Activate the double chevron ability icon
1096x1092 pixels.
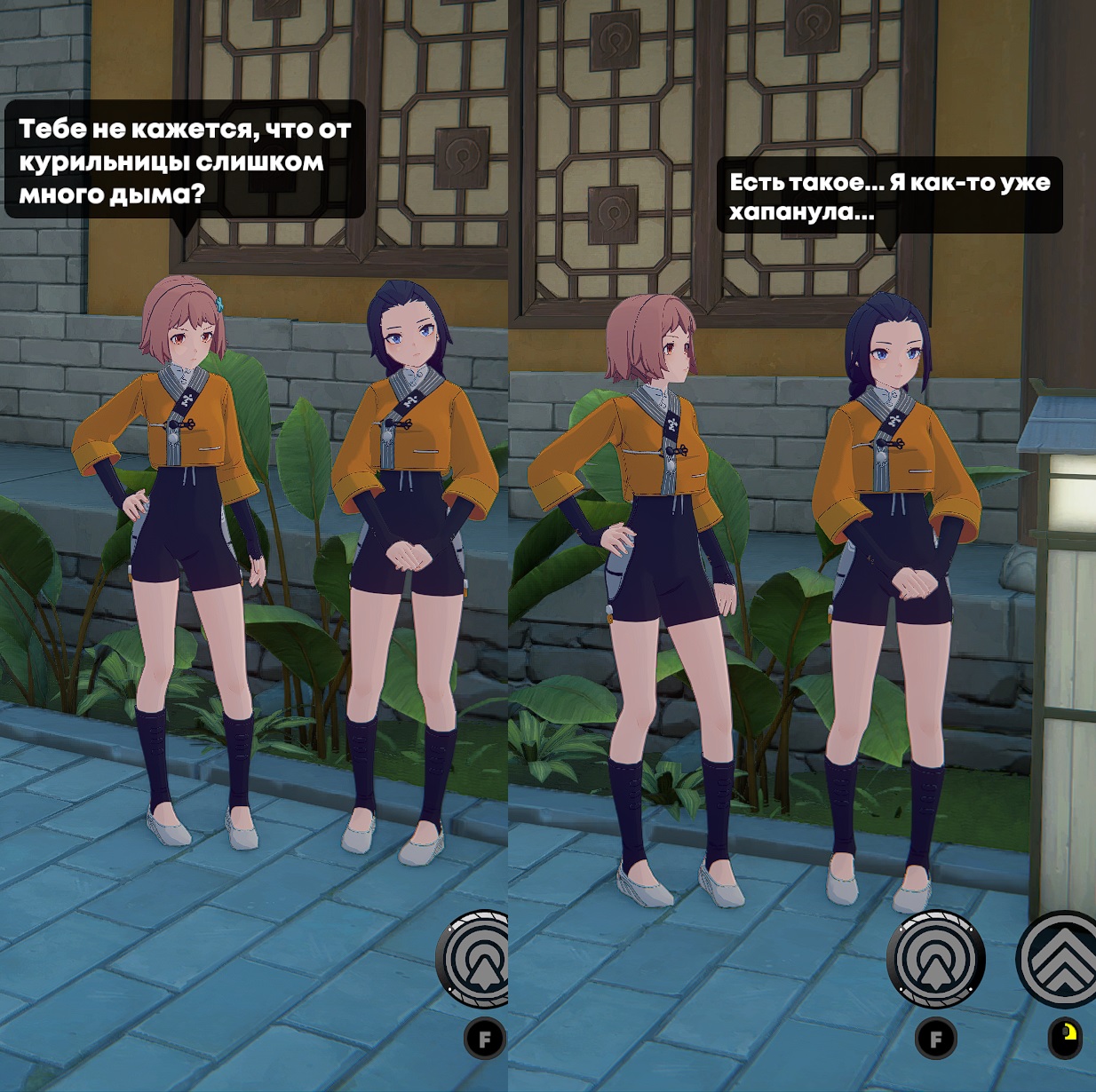click(1062, 961)
